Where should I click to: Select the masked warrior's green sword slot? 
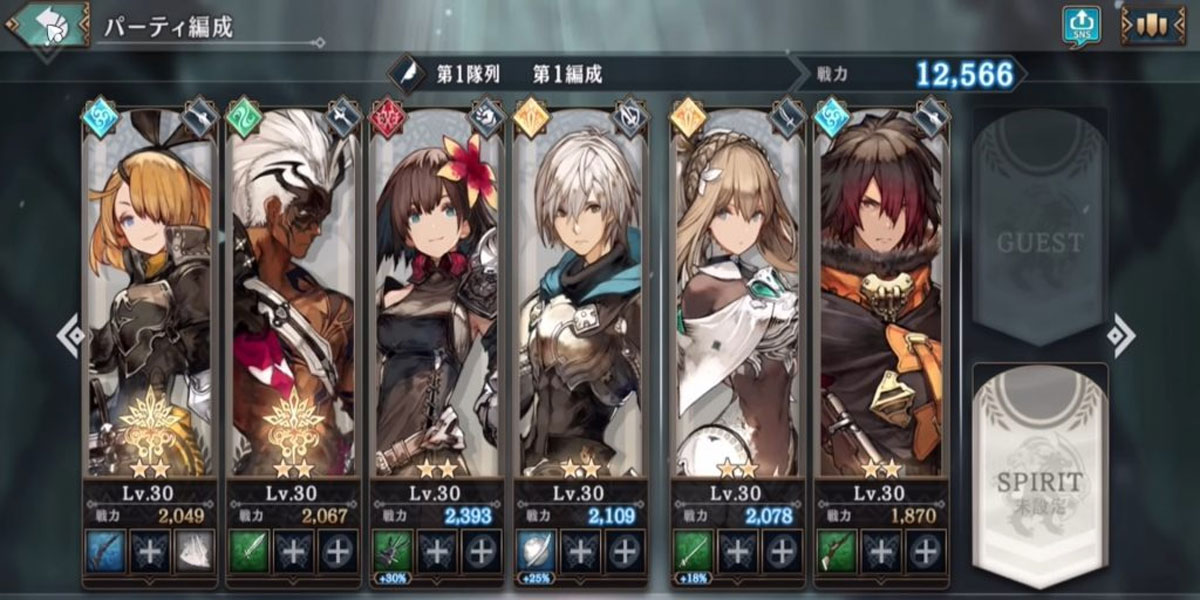point(249,551)
